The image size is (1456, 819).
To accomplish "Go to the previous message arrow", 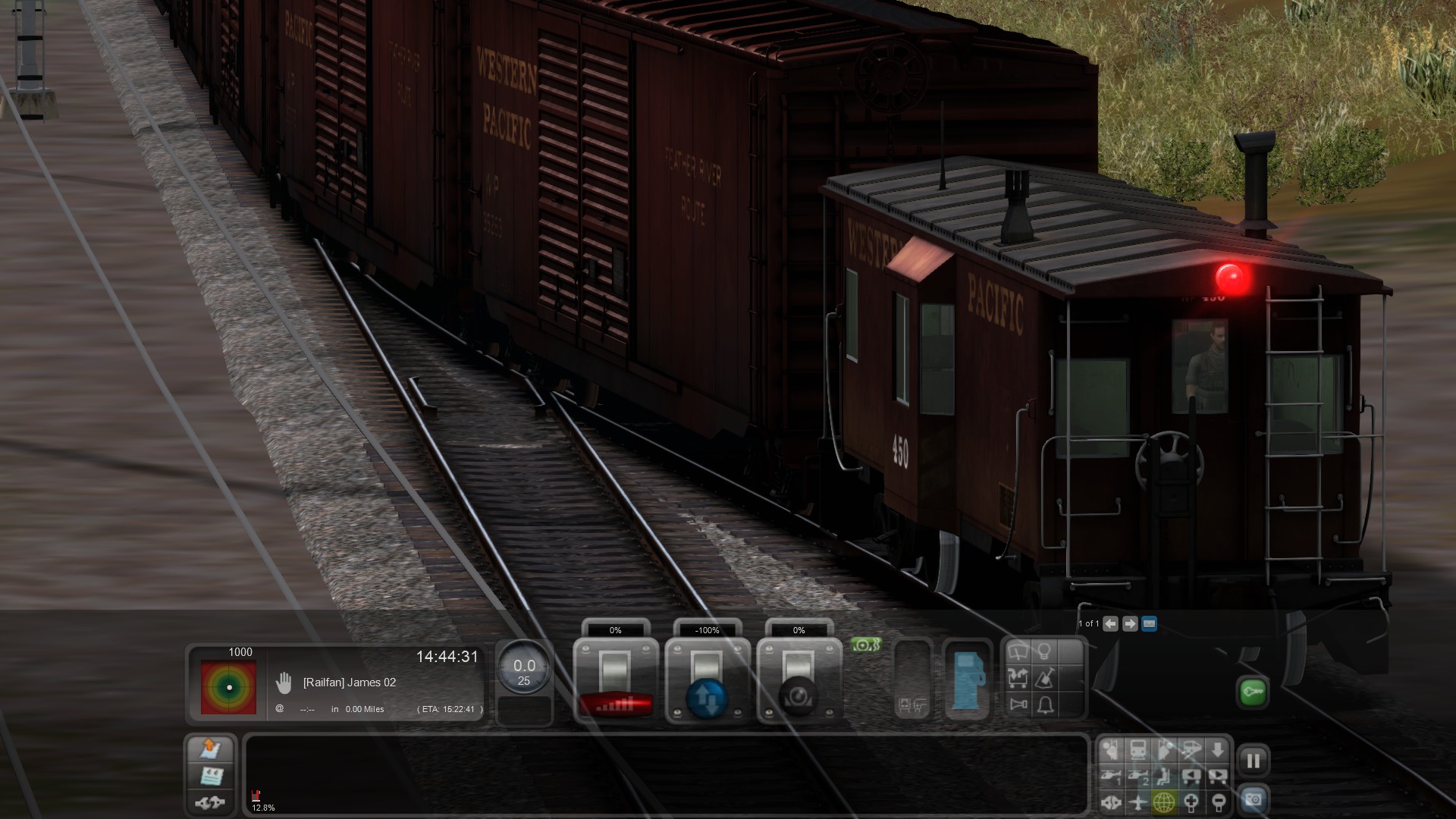I will tap(1111, 623).
